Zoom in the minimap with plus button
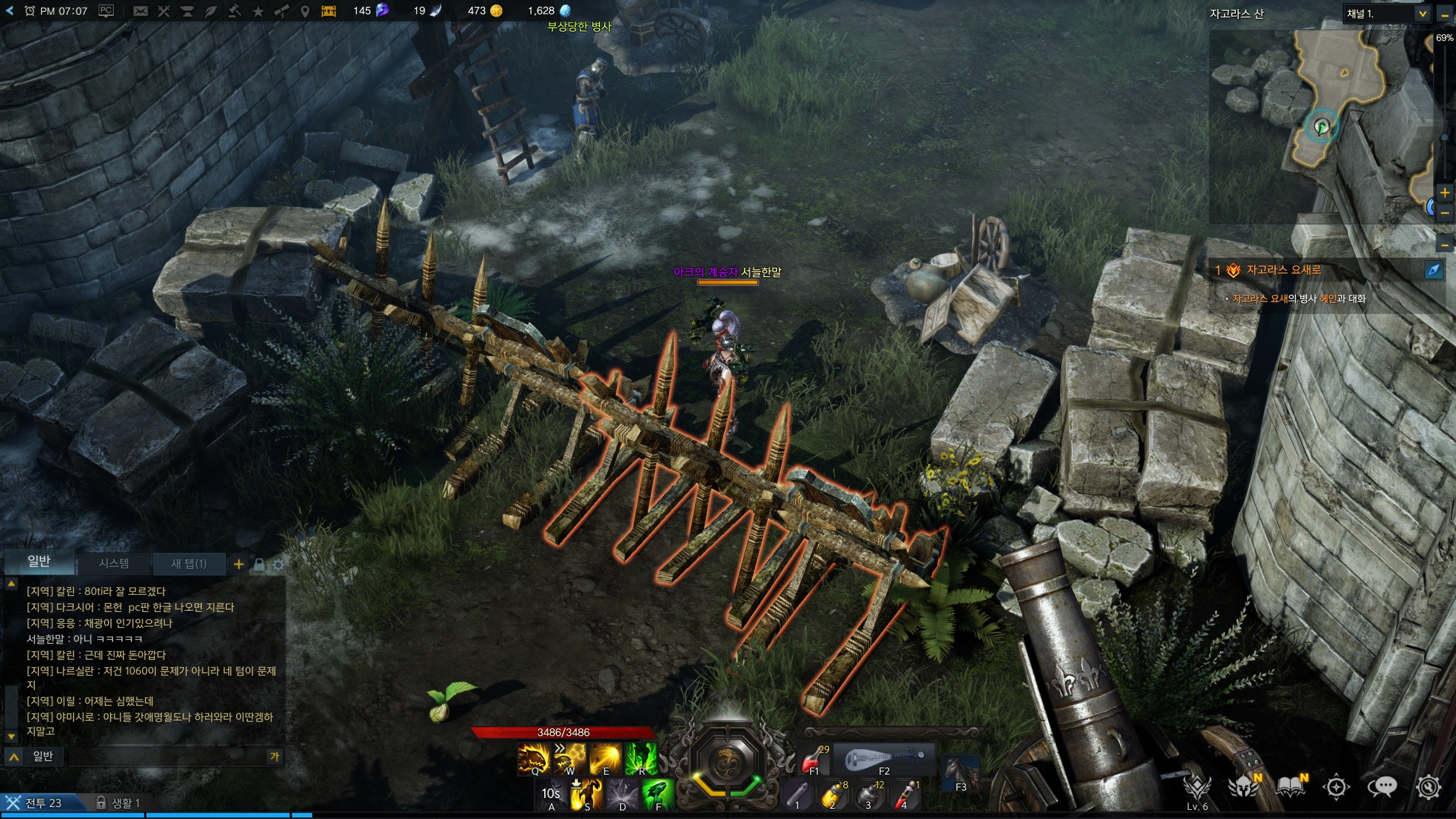The image size is (1456, 819). coord(1445,193)
